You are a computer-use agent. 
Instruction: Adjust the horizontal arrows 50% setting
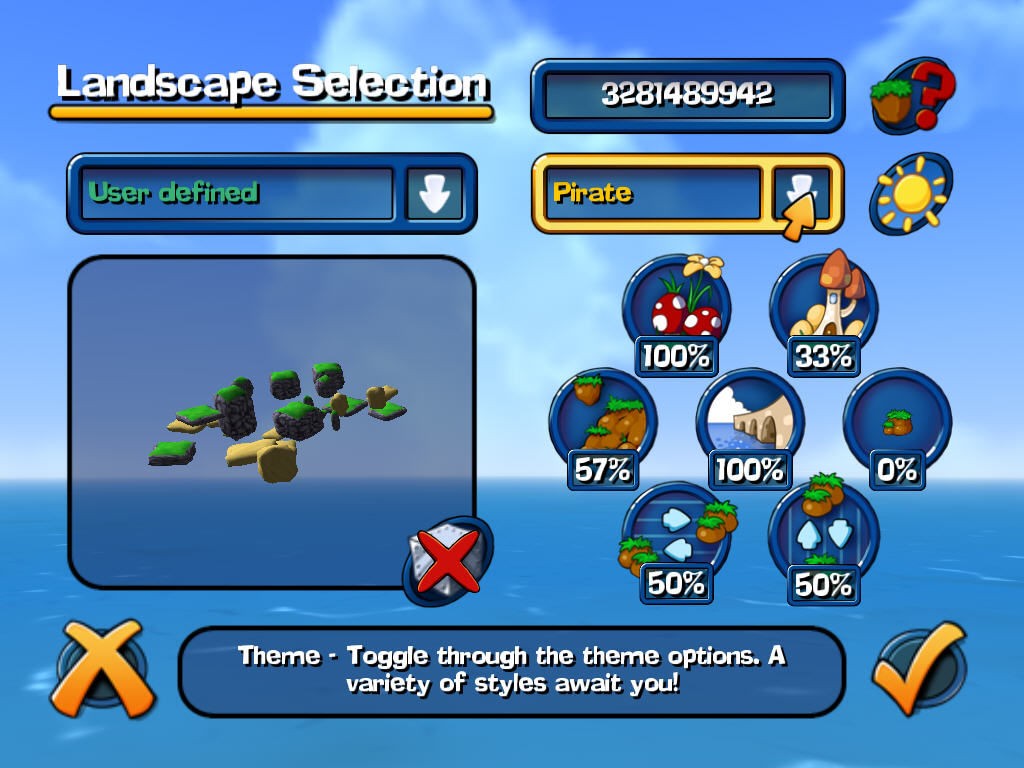coord(677,541)
